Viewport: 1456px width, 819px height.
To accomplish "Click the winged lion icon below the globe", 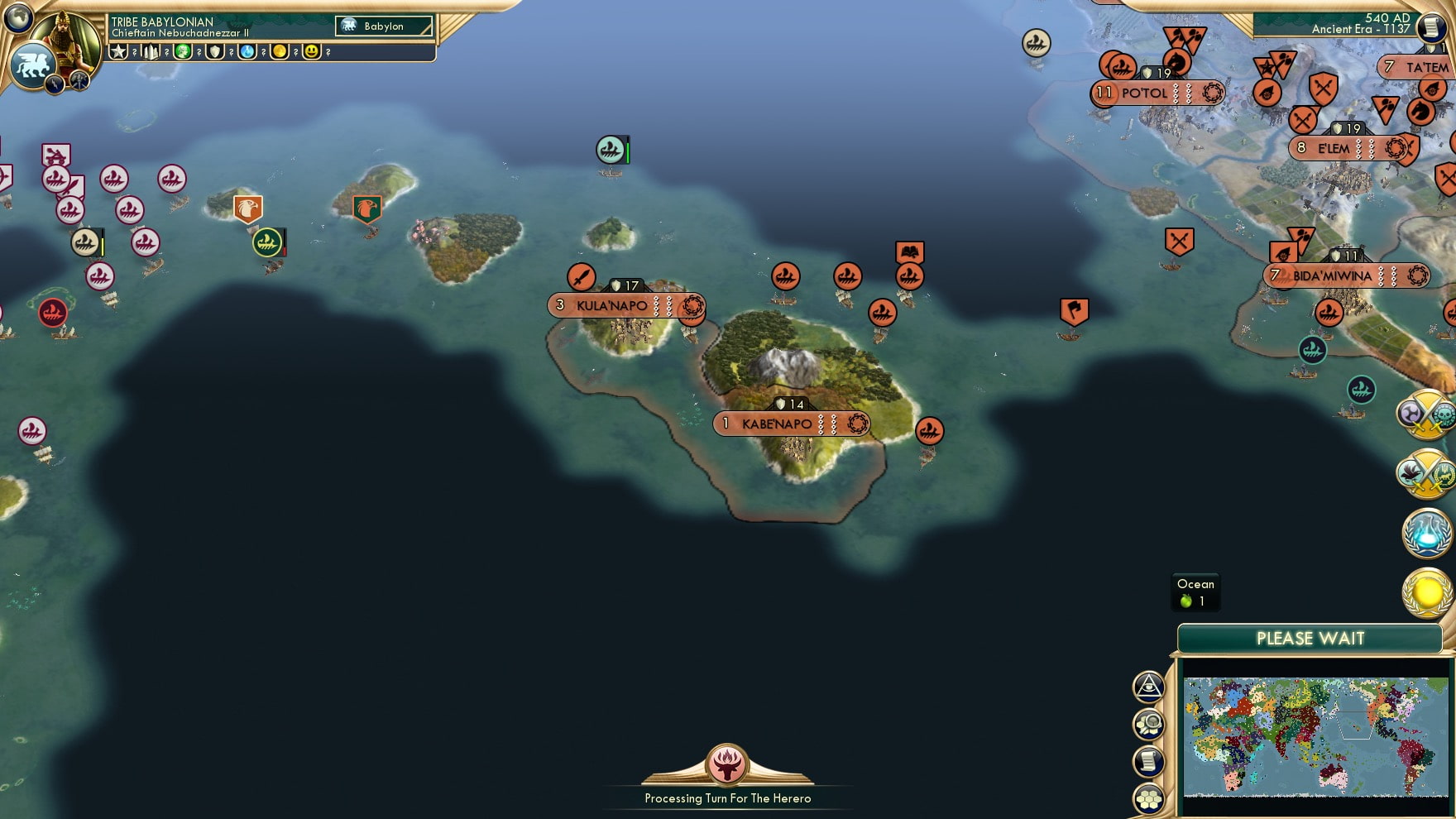I will tap(32, 65).
